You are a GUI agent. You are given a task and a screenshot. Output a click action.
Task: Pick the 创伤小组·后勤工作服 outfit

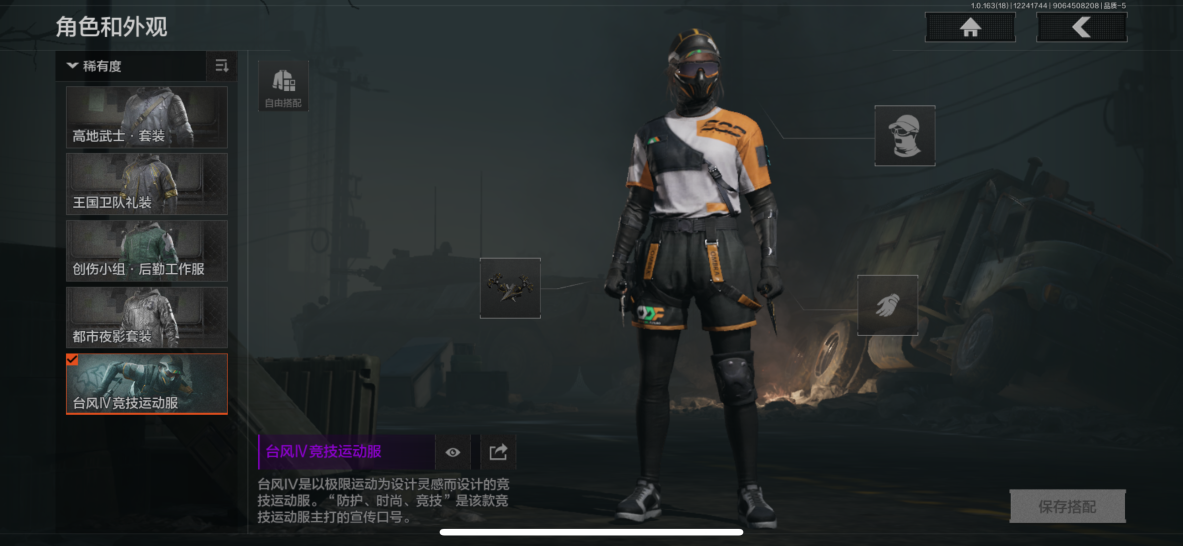point(147,251)
